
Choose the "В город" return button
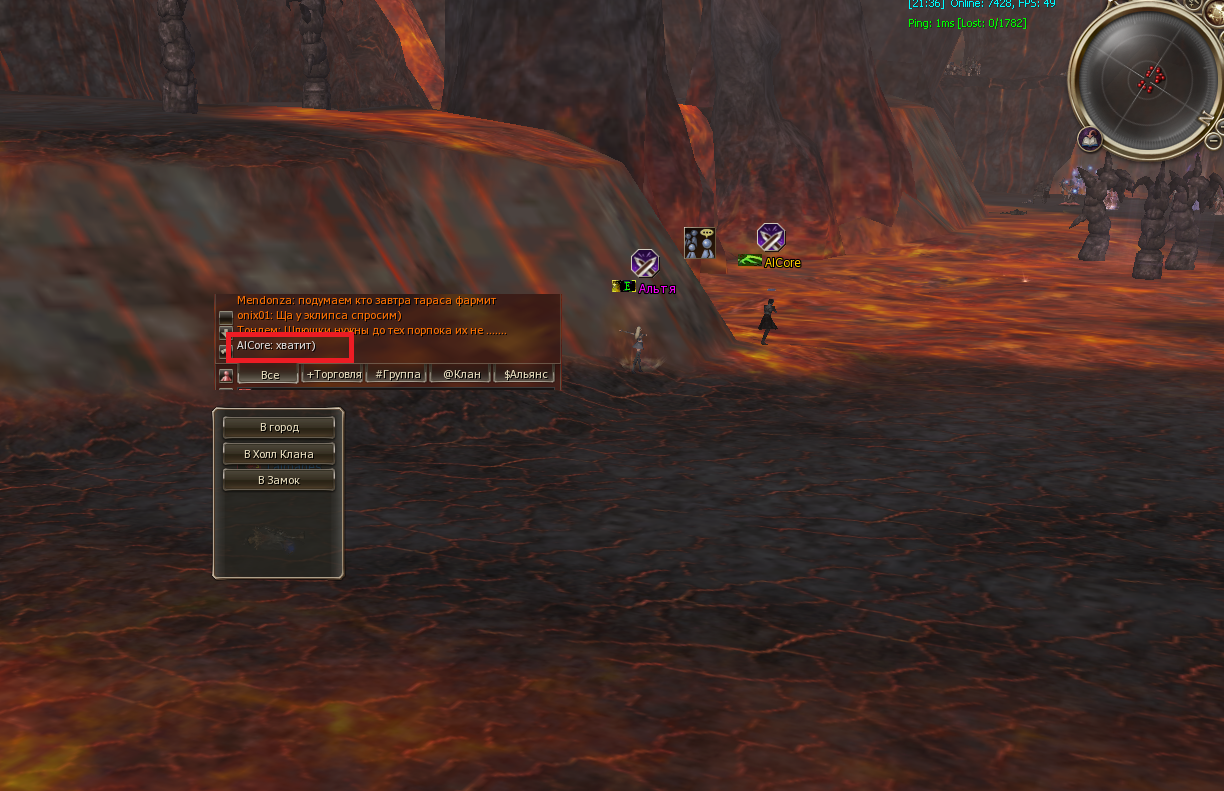pos(278,427)
